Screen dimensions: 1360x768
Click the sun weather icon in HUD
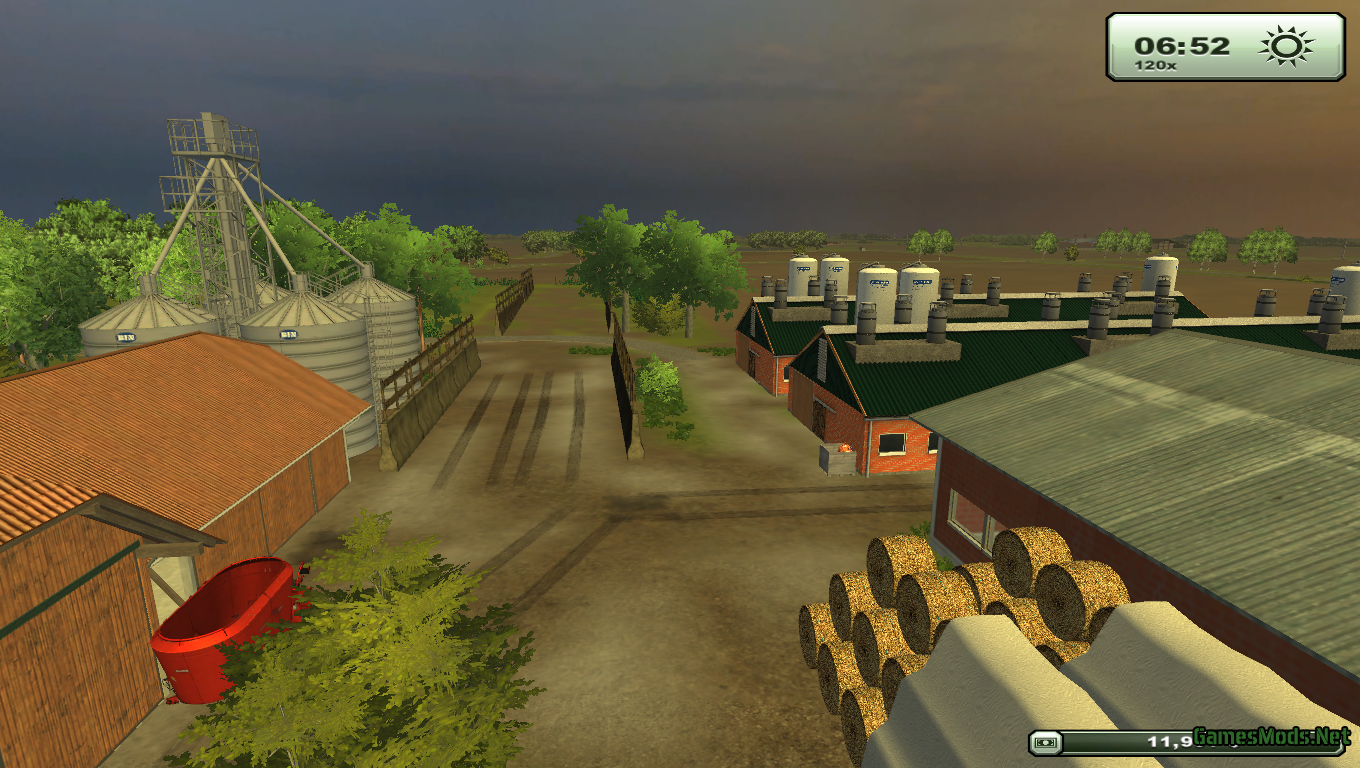(x=1285, y=45)
